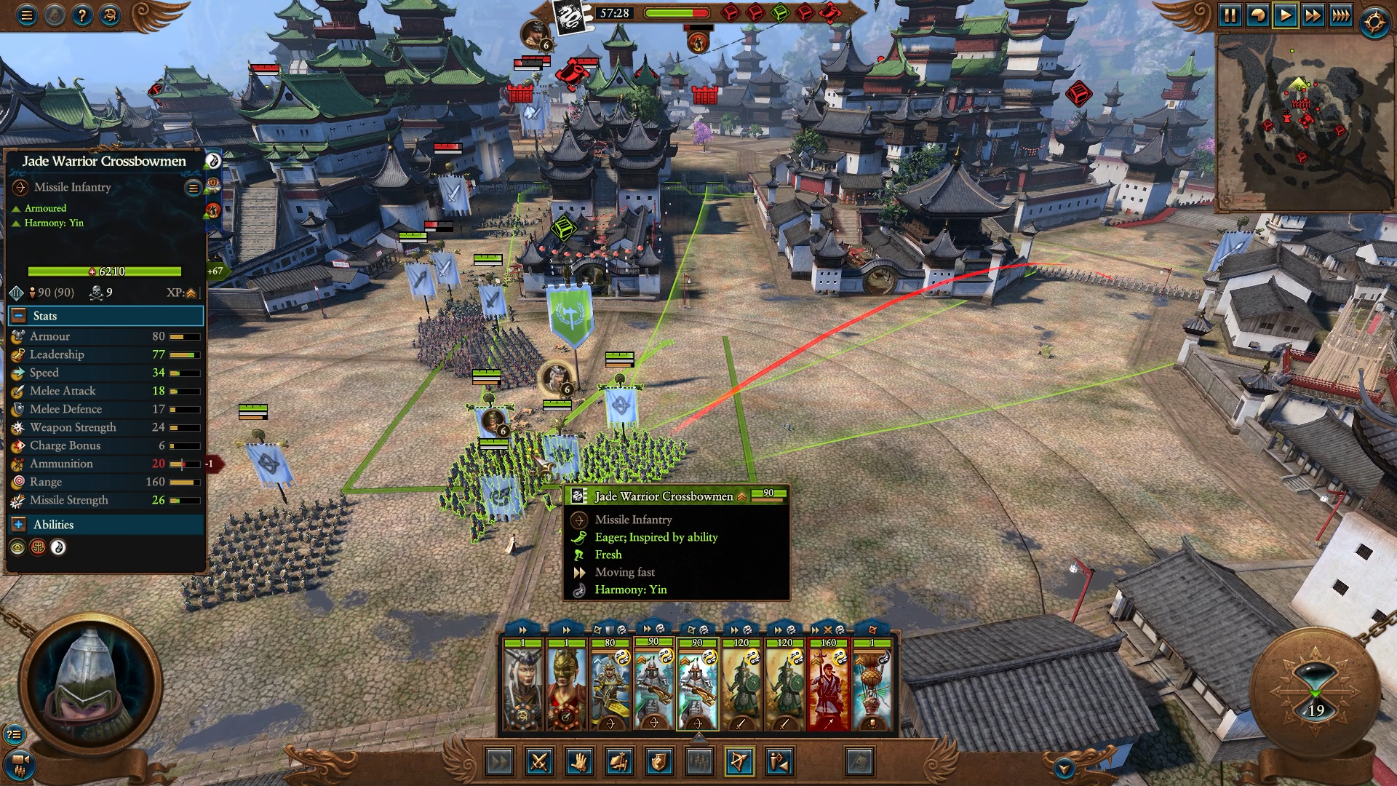Screen dimensions: 1397x786
Task: Open the battle menu via hamburger icon
Action: 27,15
